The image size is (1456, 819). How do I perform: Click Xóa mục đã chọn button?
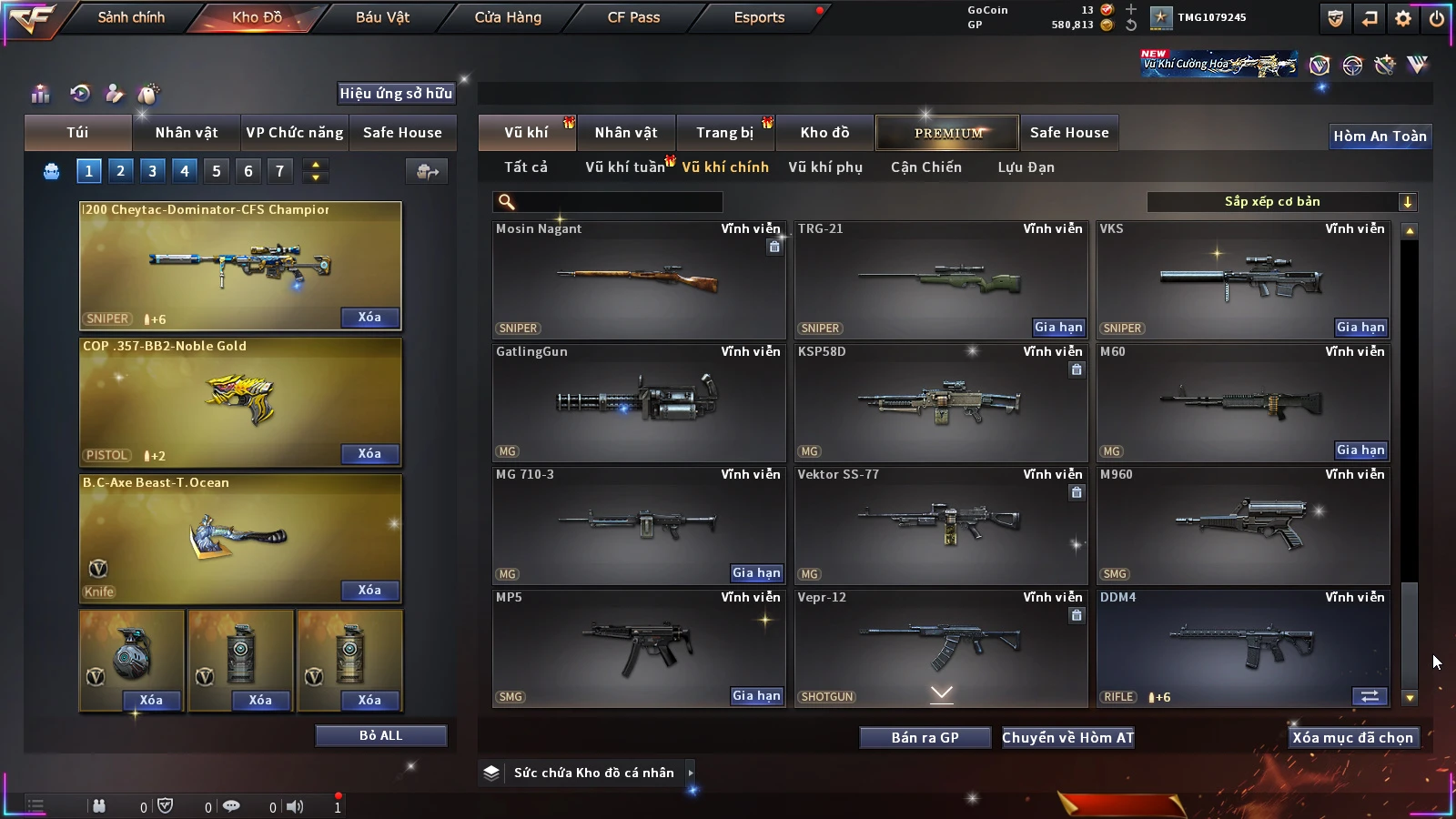pos(1352,738)
